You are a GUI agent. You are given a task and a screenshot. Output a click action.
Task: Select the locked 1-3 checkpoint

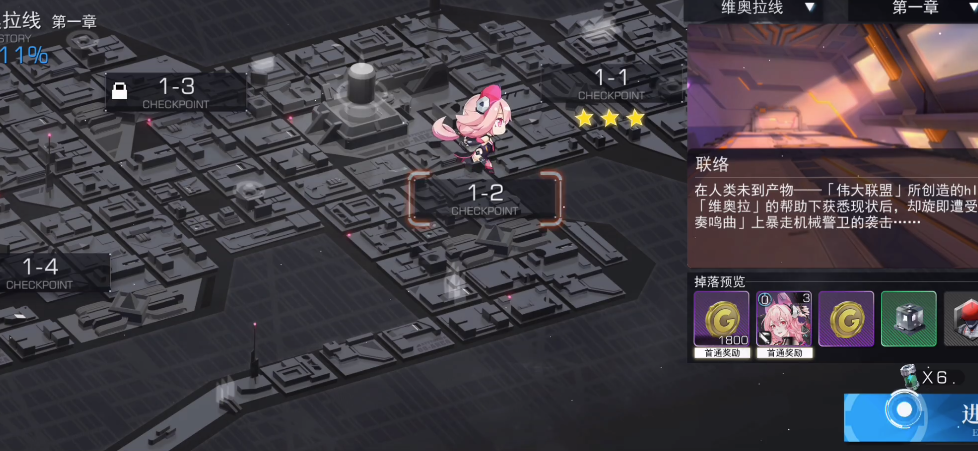click(x=175, y=92)
